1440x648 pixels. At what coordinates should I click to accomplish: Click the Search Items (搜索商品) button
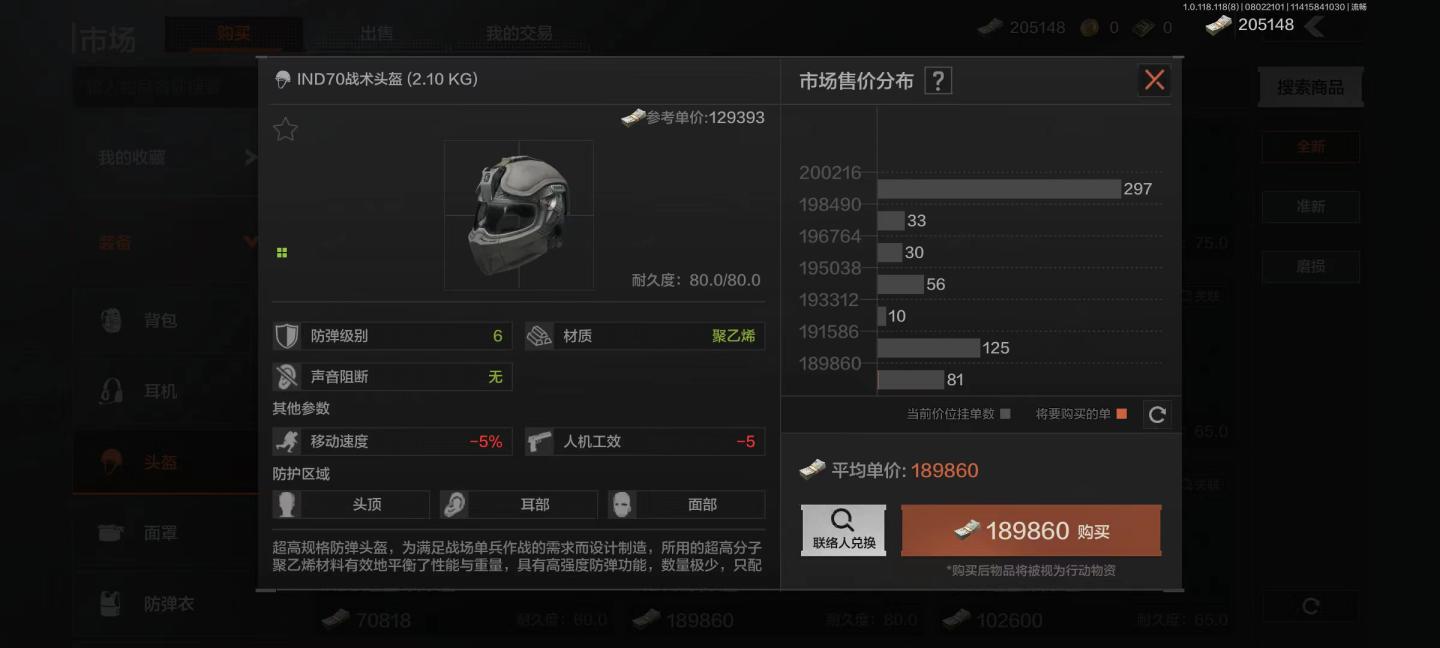[1310, 88]
